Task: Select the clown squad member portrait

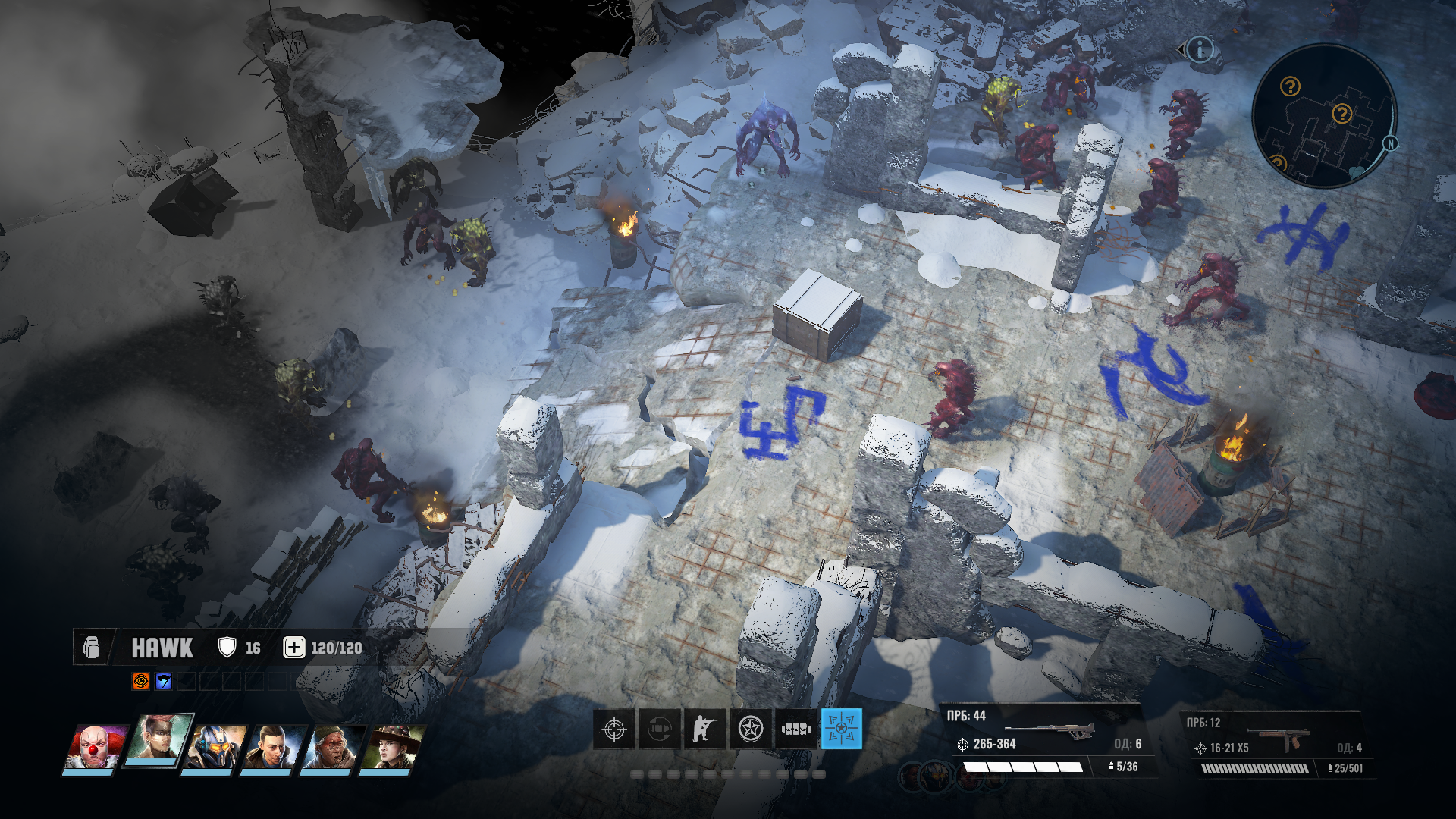Action: click(x=93, y=748)
